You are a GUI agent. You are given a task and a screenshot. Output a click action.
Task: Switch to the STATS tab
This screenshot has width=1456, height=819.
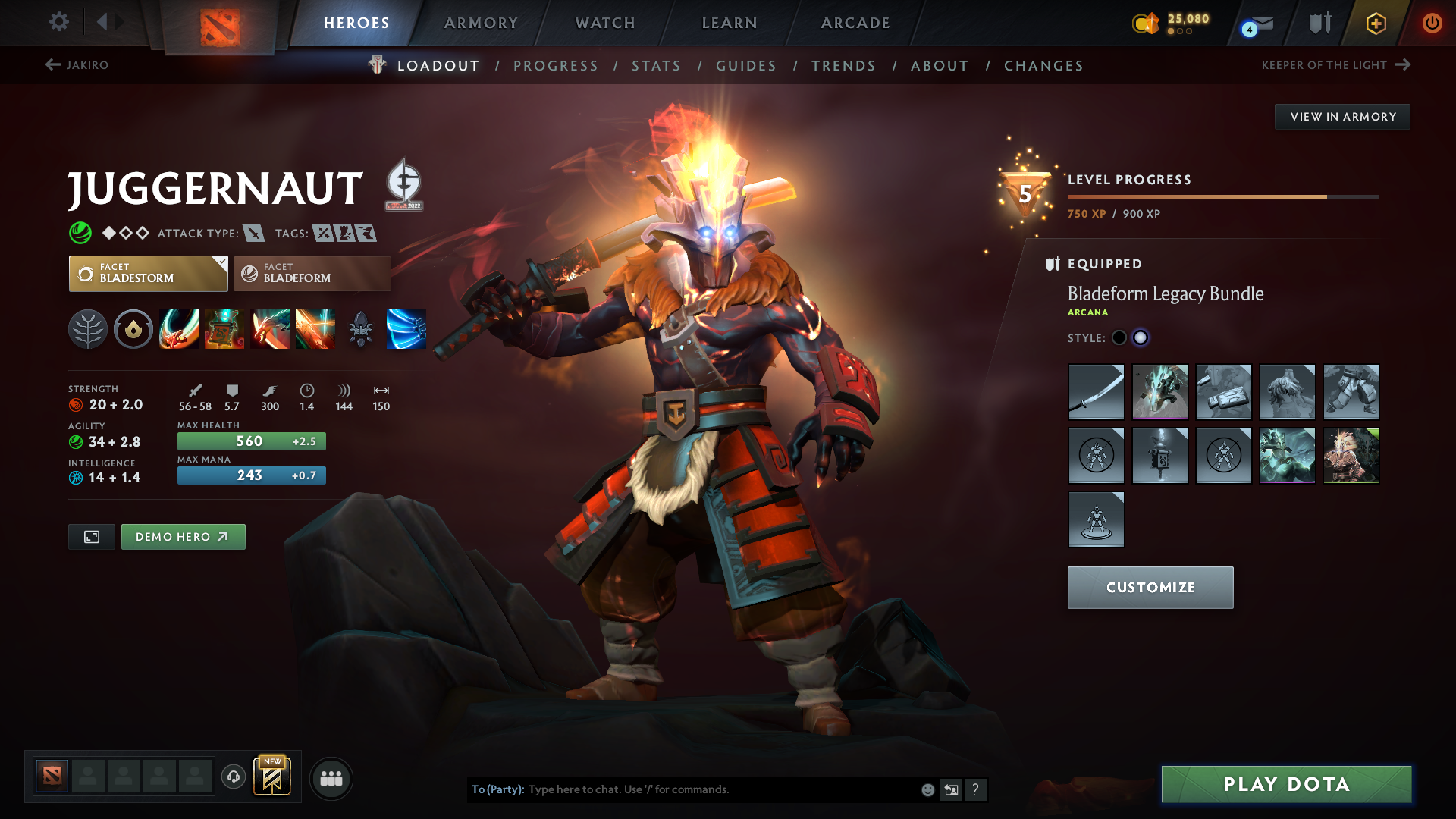pyautogui.click(x=656, y=65)
